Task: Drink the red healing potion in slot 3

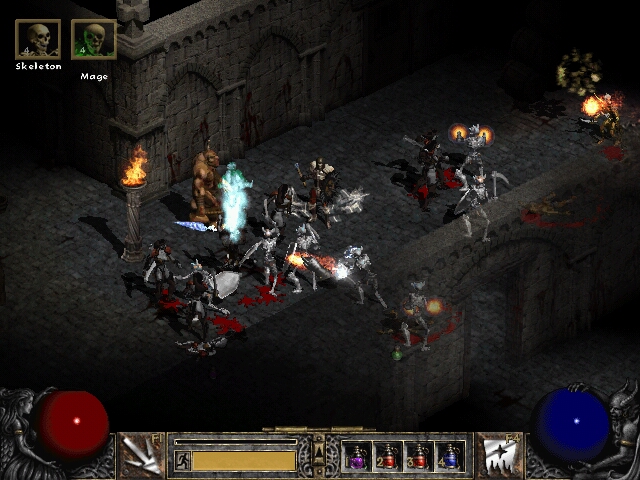Action: (419, 457)
